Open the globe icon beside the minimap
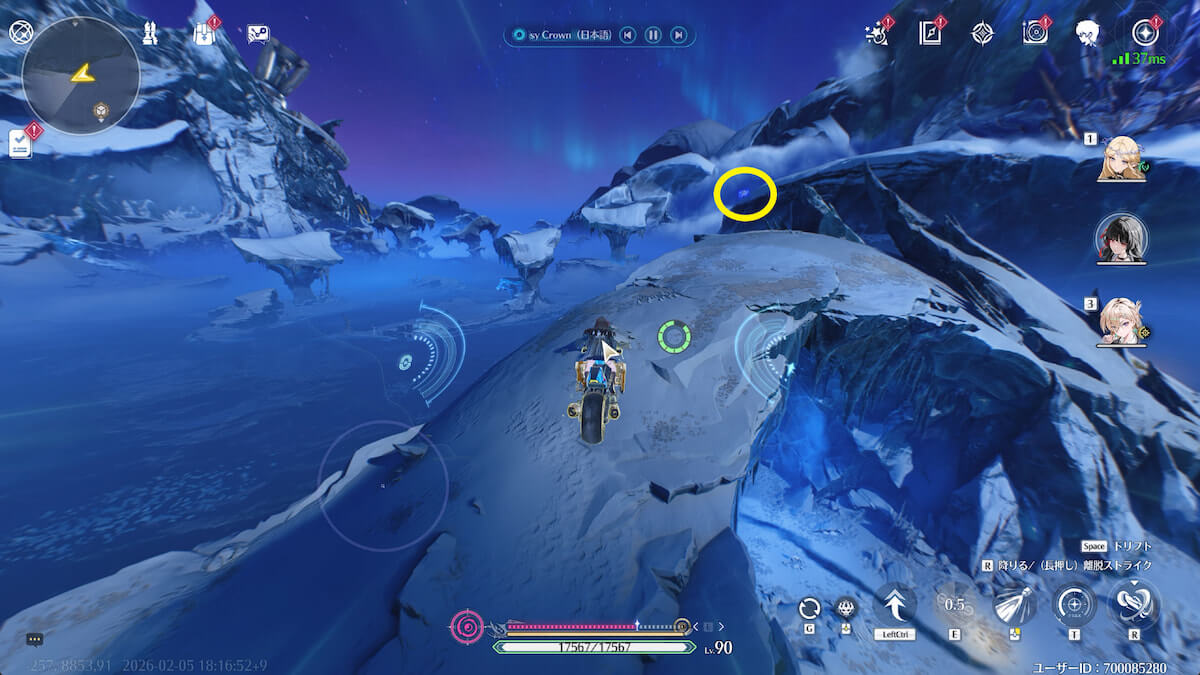Screen dimensions: 1200x675 [x=21, y=32]
